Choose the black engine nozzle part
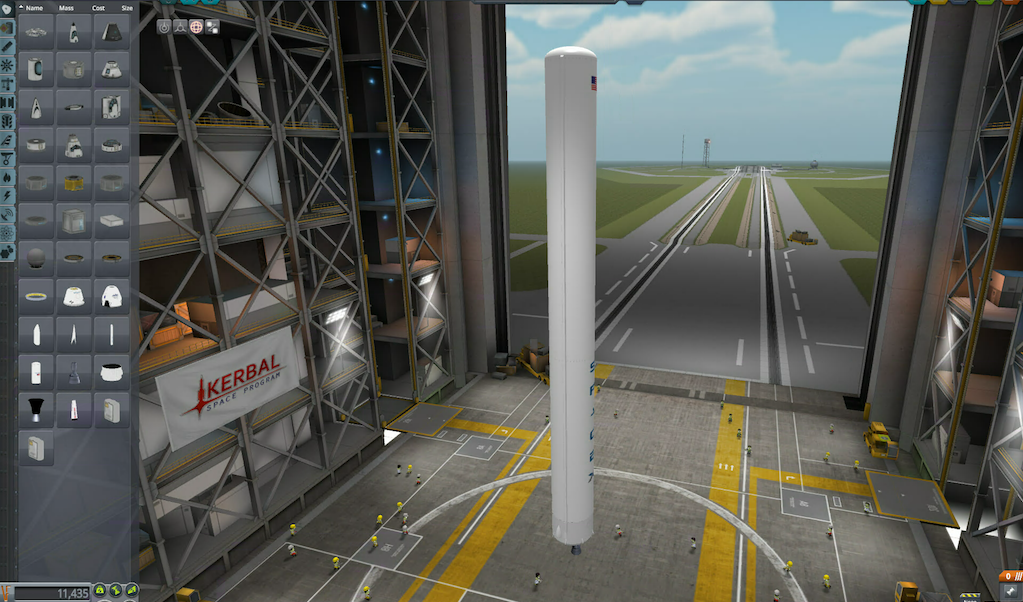Image resolution: width=1023 pixels, height=602 pixels. coord(36,409)
